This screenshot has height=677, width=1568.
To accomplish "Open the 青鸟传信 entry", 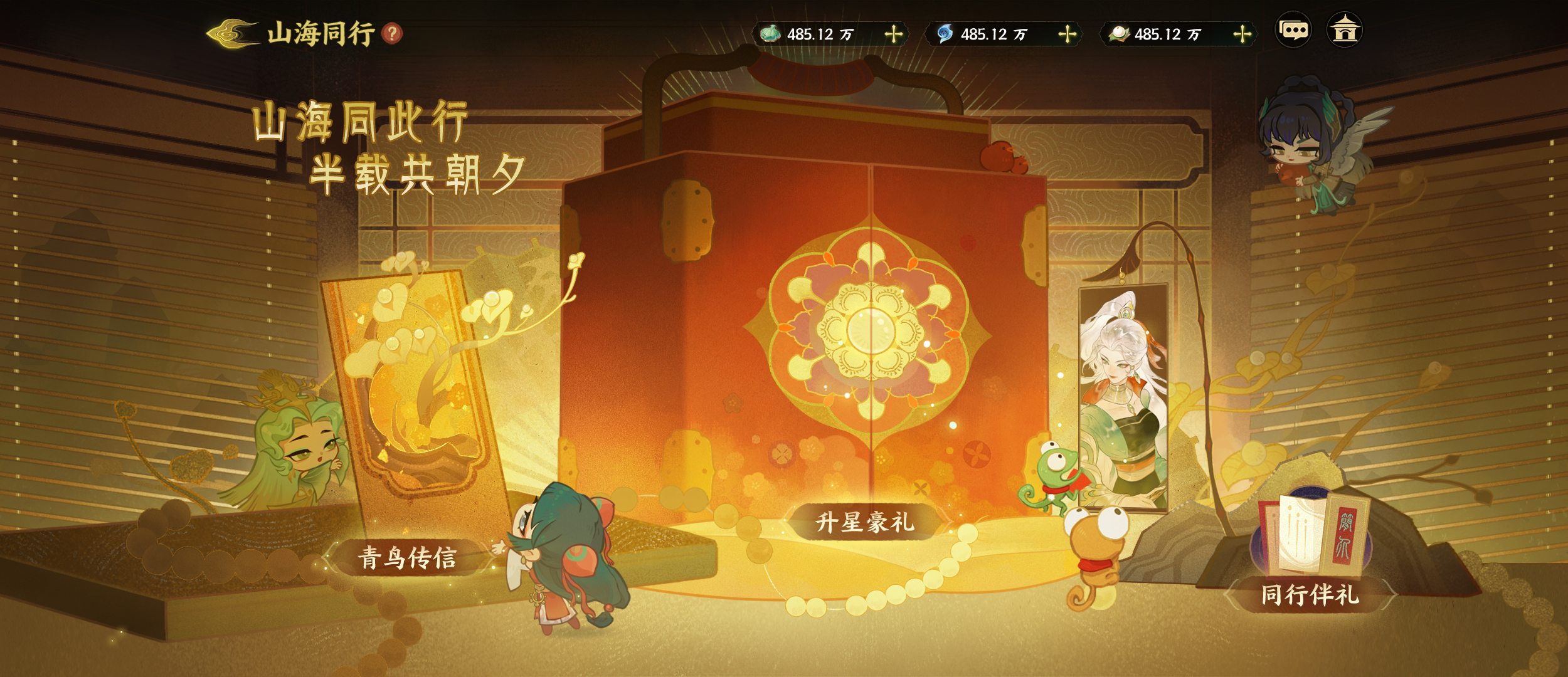I will click(408, 557).
